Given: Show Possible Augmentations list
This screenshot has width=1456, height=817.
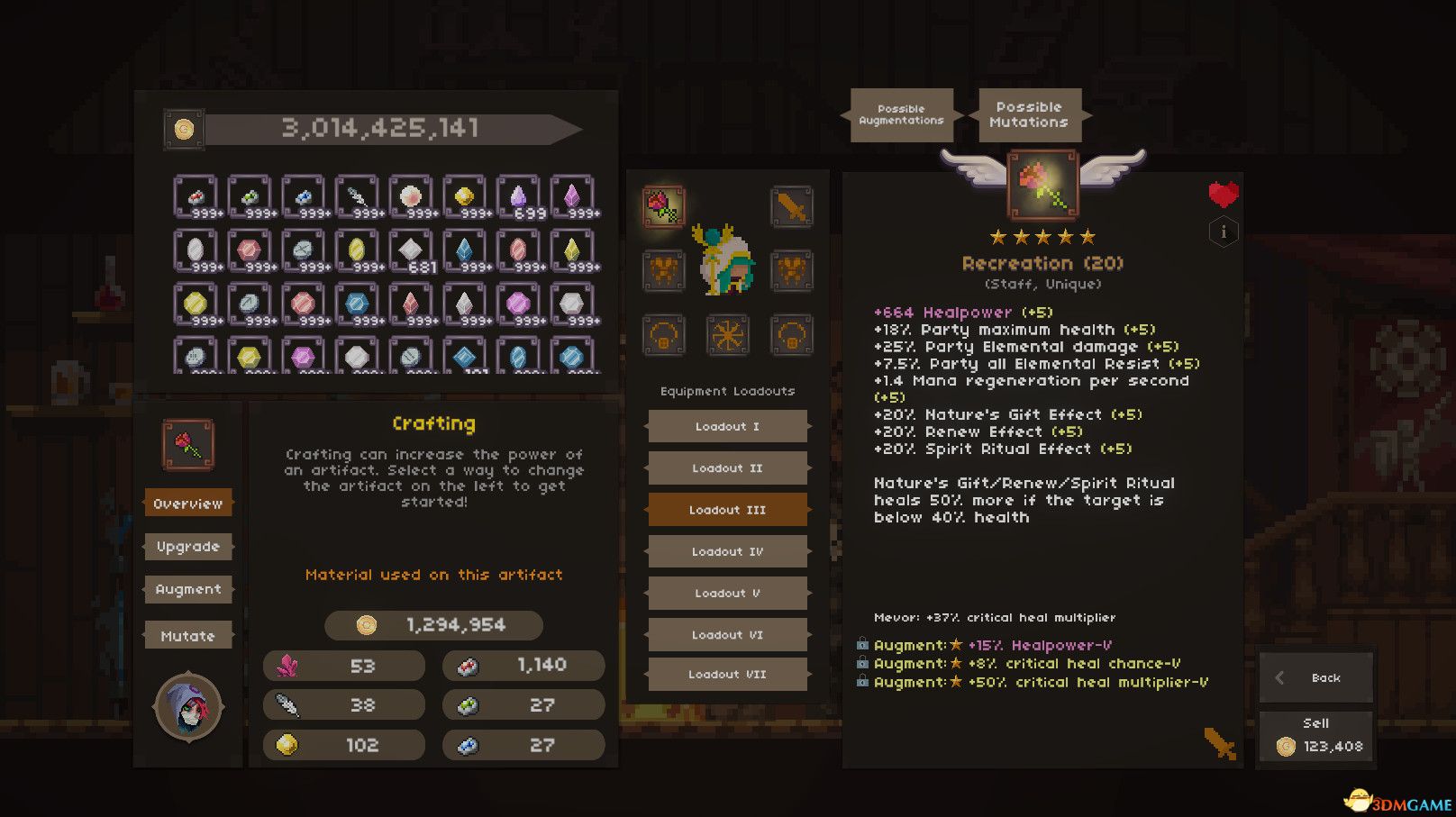Looking at the screenshot, I should pos(901,114).
